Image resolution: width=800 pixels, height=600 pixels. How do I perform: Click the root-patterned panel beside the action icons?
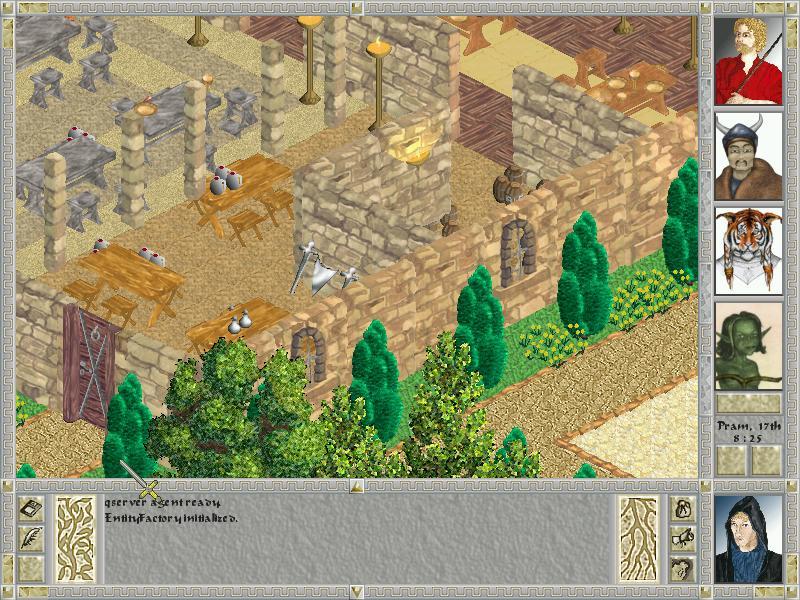(x=638, y=540)
